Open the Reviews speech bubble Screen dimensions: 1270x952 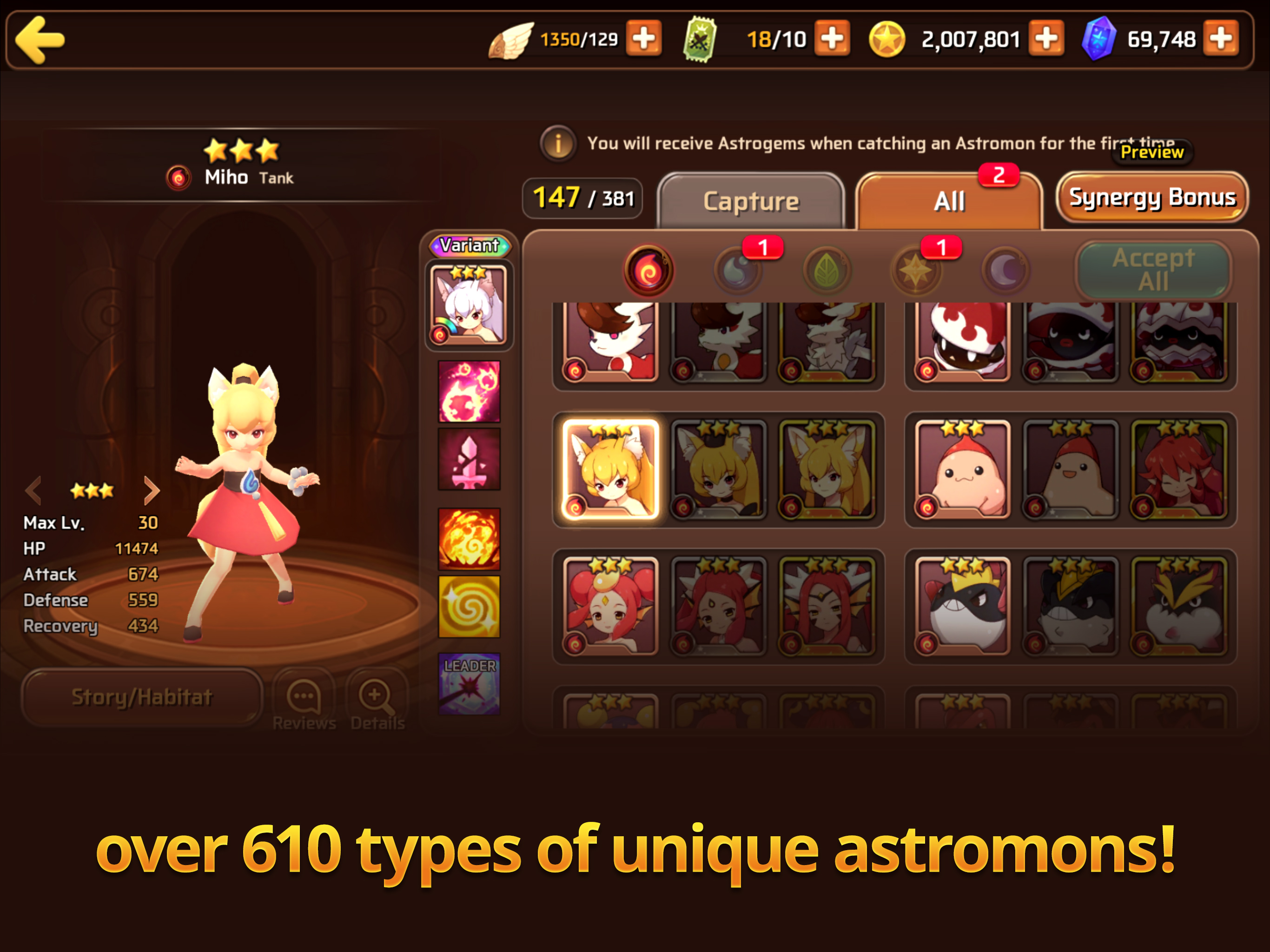tap(304, 701)
